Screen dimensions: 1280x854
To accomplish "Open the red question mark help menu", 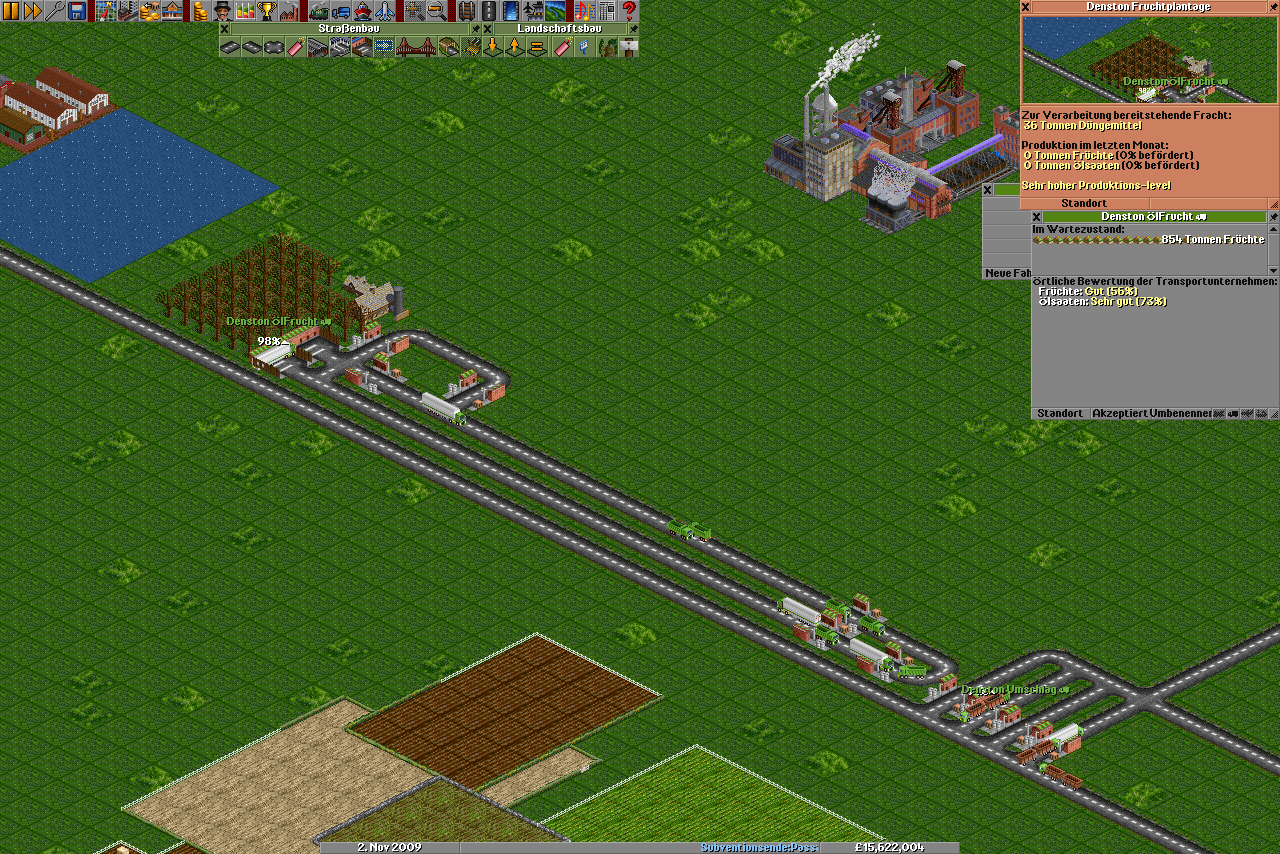I will pos(629,11).
